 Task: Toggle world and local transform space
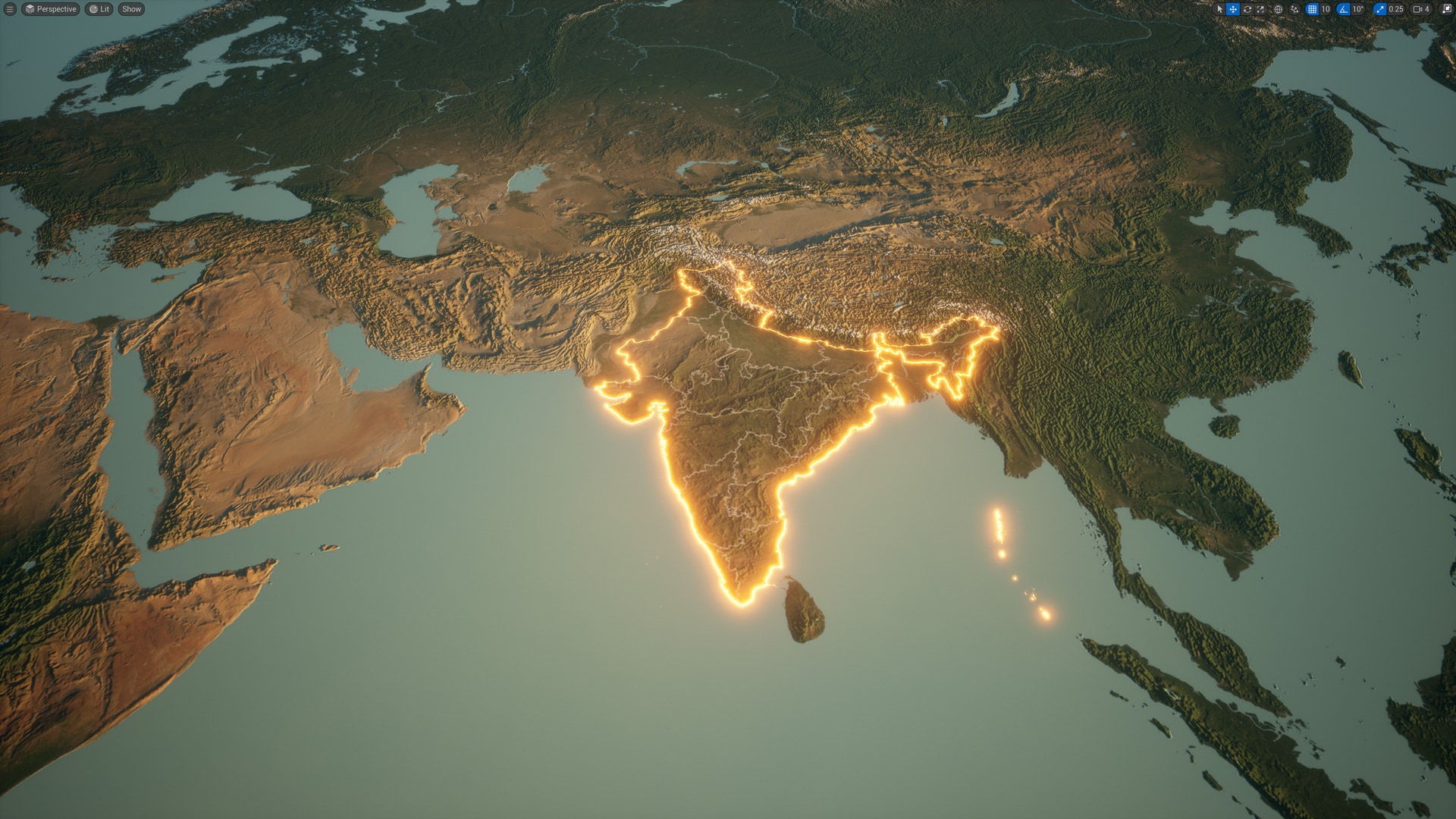[1279, 9]
